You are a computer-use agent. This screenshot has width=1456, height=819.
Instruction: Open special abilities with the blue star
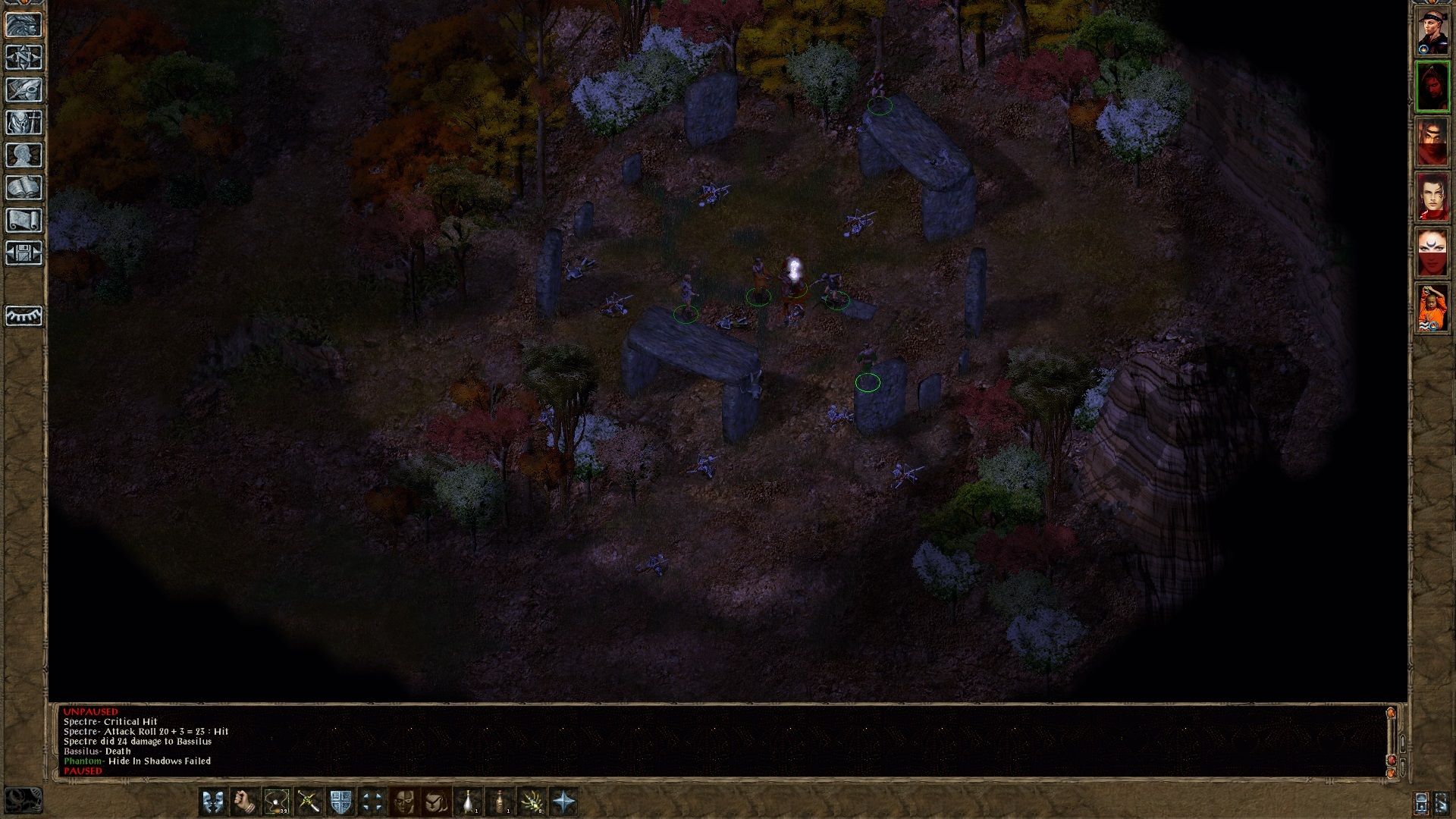565,802
